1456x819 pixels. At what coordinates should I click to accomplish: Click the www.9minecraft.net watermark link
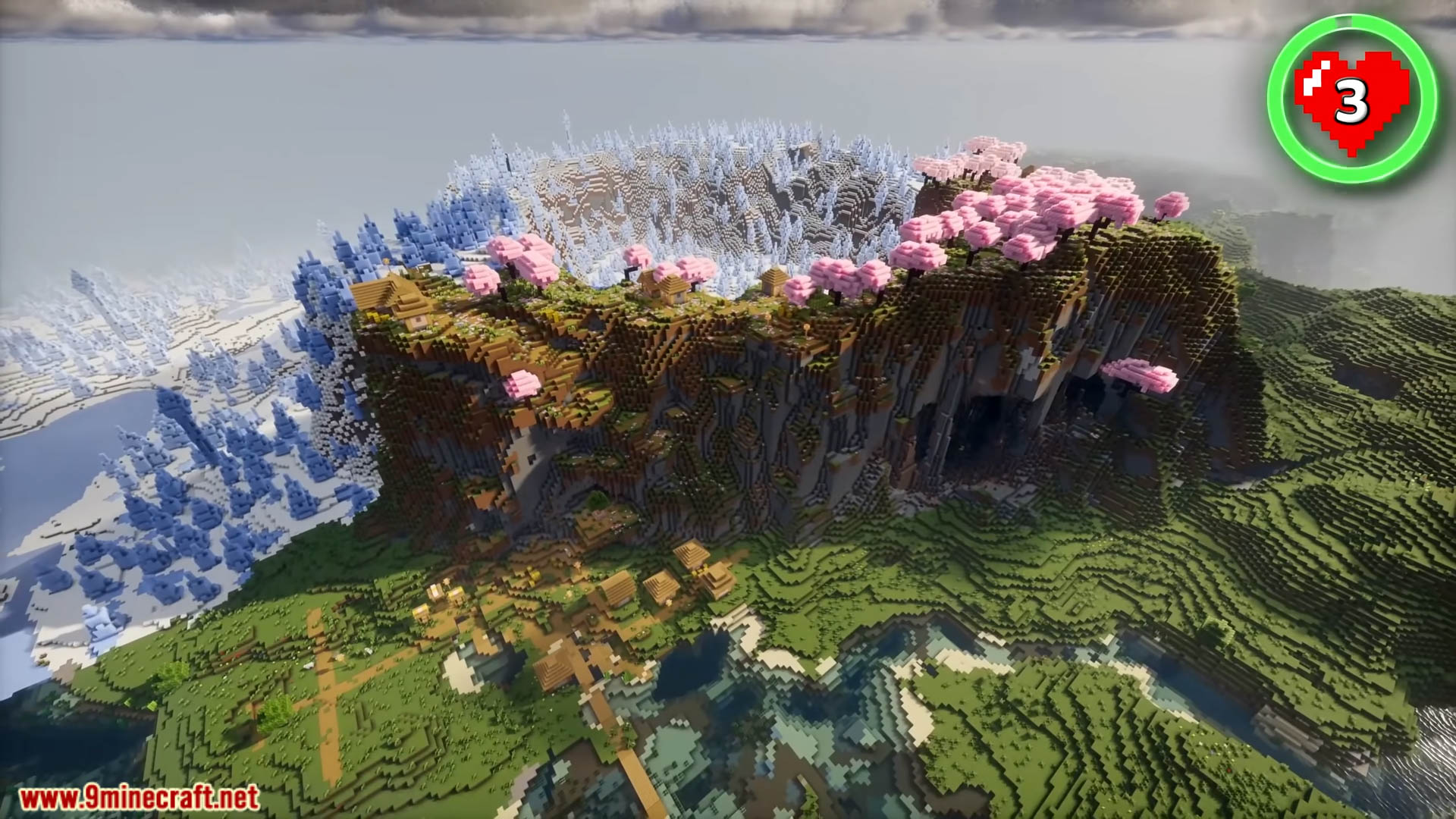[139, 798]
